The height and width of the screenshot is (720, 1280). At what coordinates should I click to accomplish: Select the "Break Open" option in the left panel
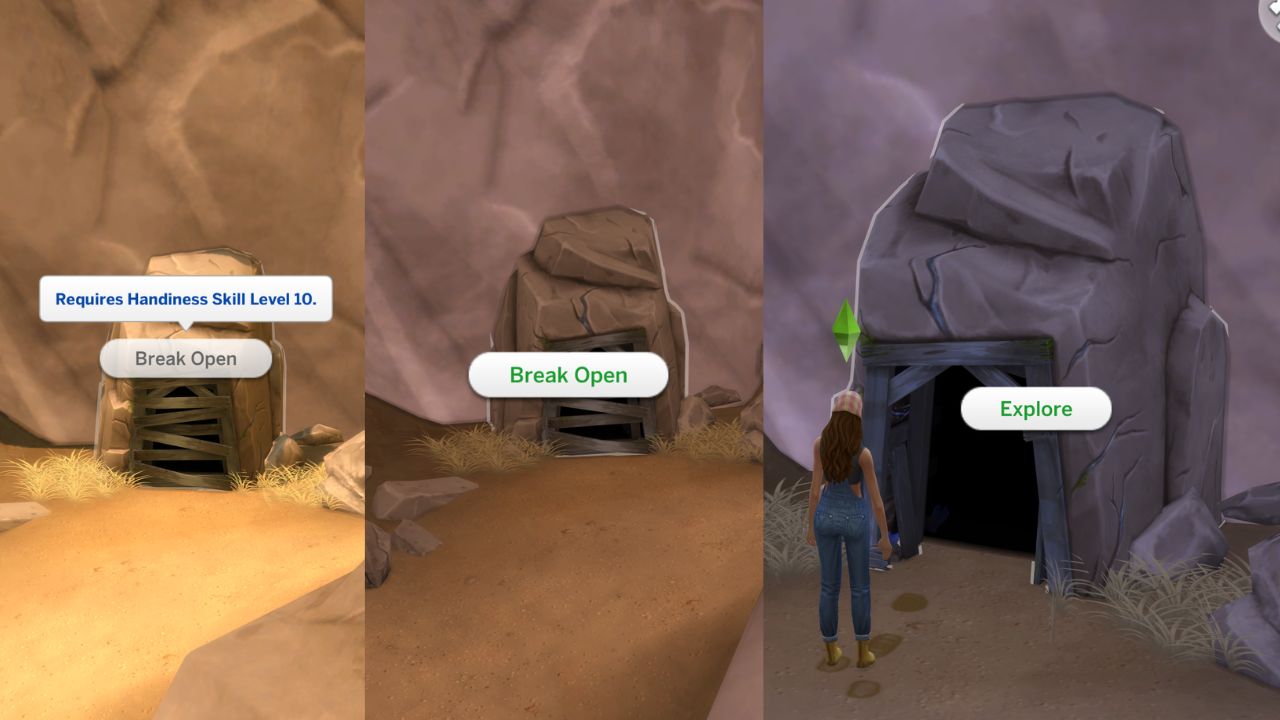pyautogui.click(x=184, y=358)
